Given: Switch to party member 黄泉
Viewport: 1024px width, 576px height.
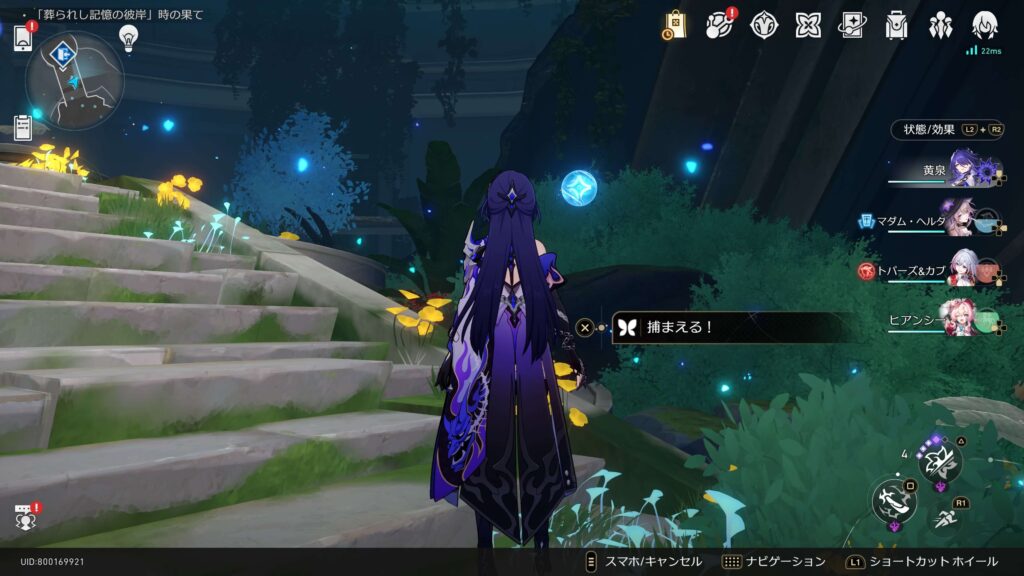Looking at the screenshot, I should [962, 170].
